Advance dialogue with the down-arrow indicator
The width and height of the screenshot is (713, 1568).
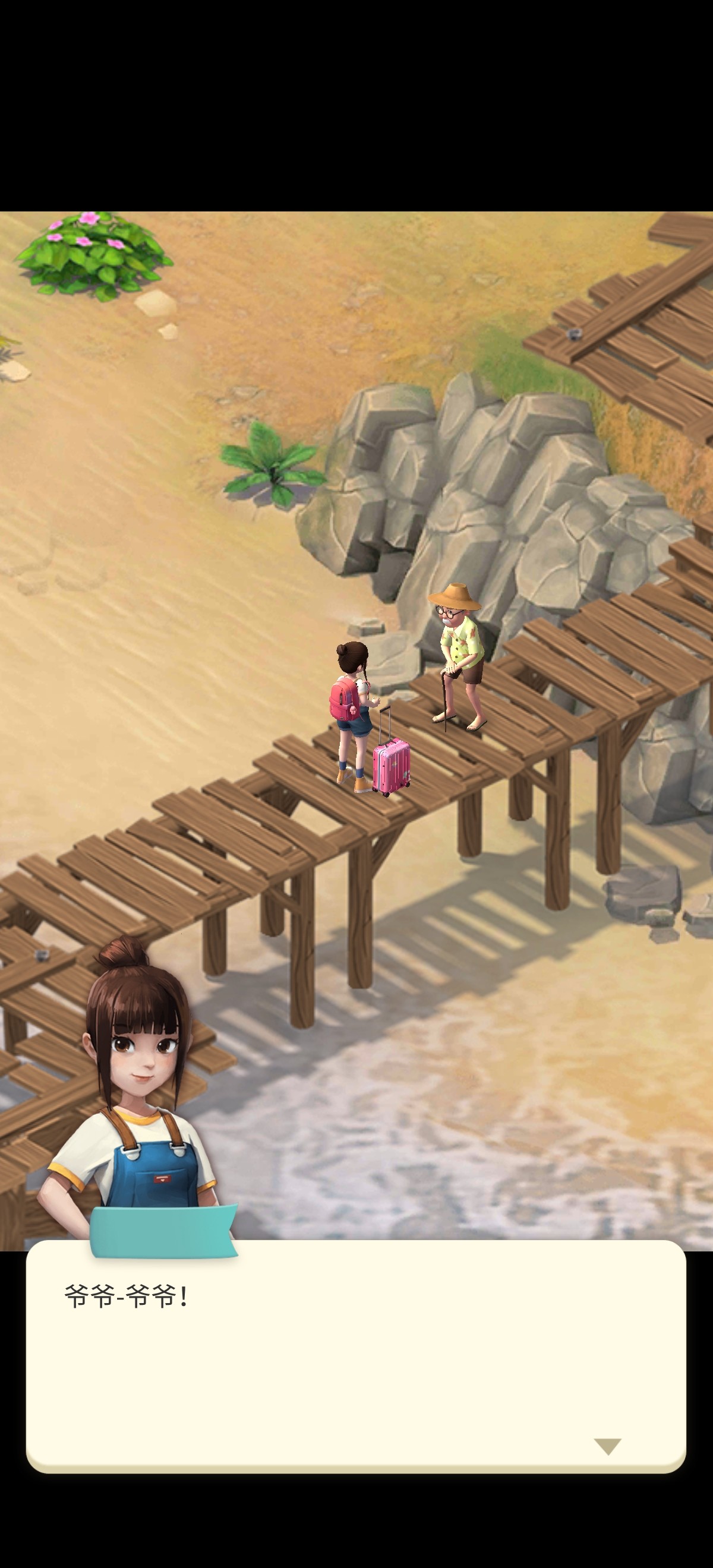[607, 1446]
